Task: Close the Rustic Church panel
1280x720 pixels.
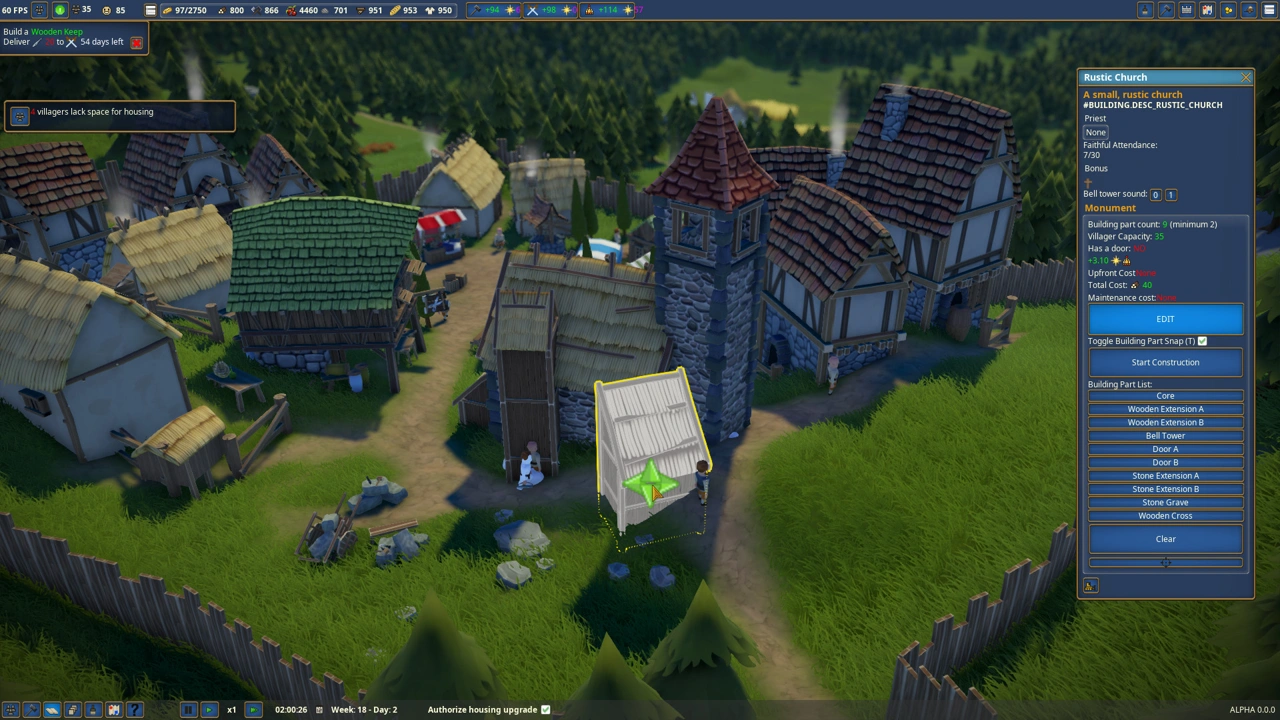Action: point(1245,77)
